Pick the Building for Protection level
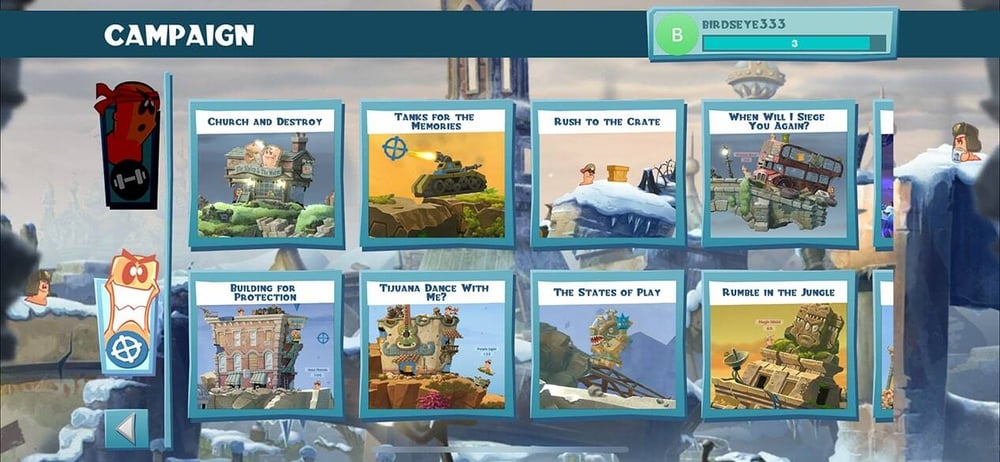 coord(265,345)
